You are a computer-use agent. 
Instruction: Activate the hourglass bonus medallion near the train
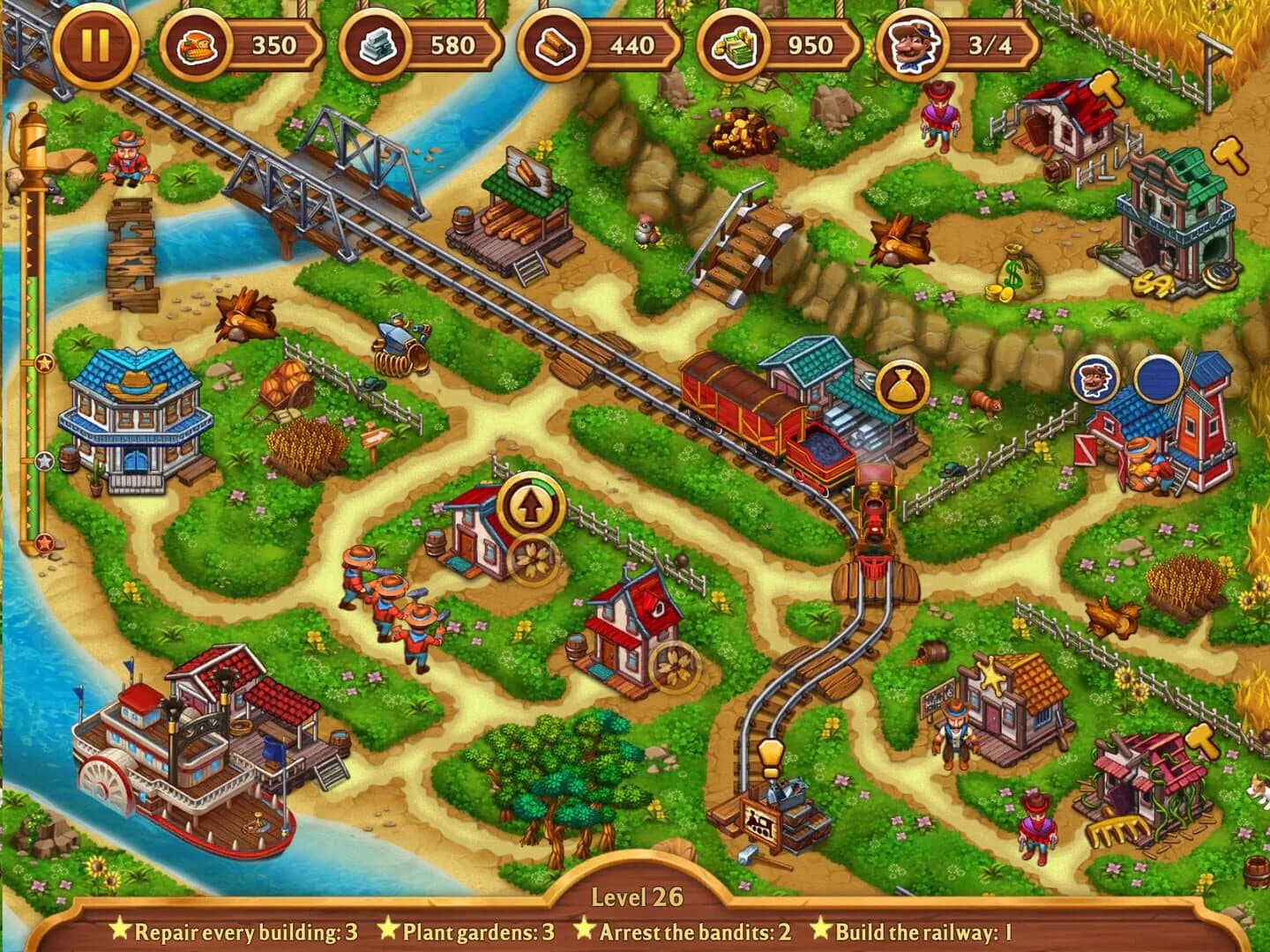point(902,385)
